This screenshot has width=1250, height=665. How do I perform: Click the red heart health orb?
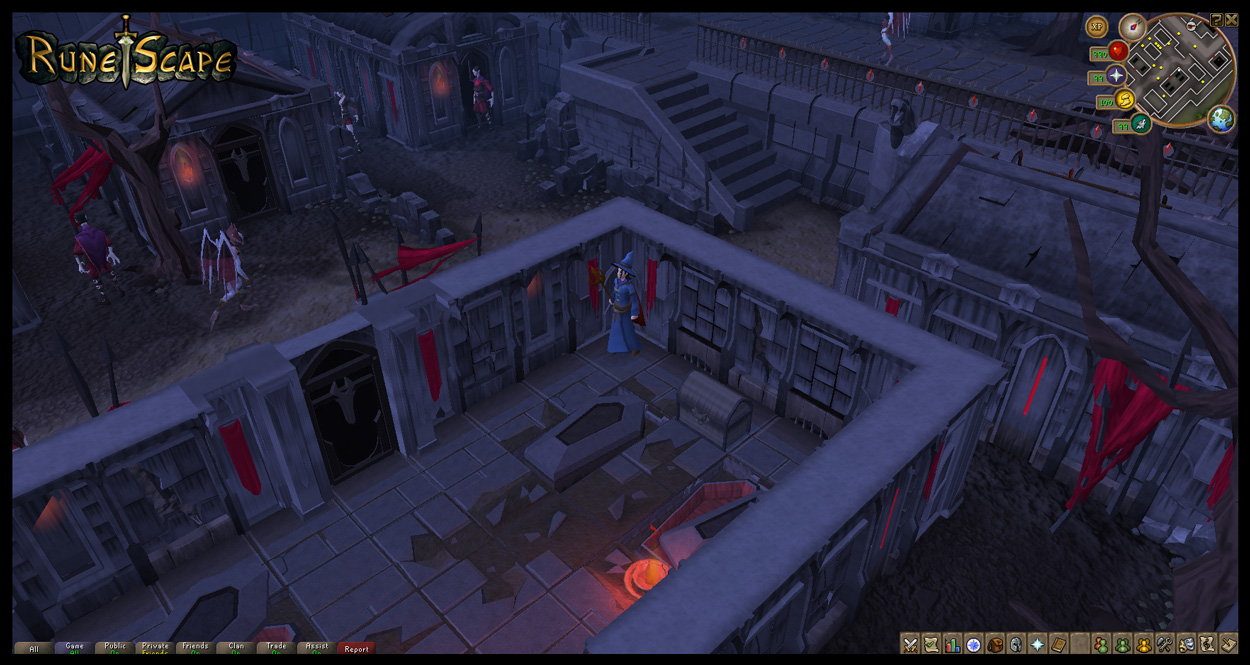click(1118, 51)
